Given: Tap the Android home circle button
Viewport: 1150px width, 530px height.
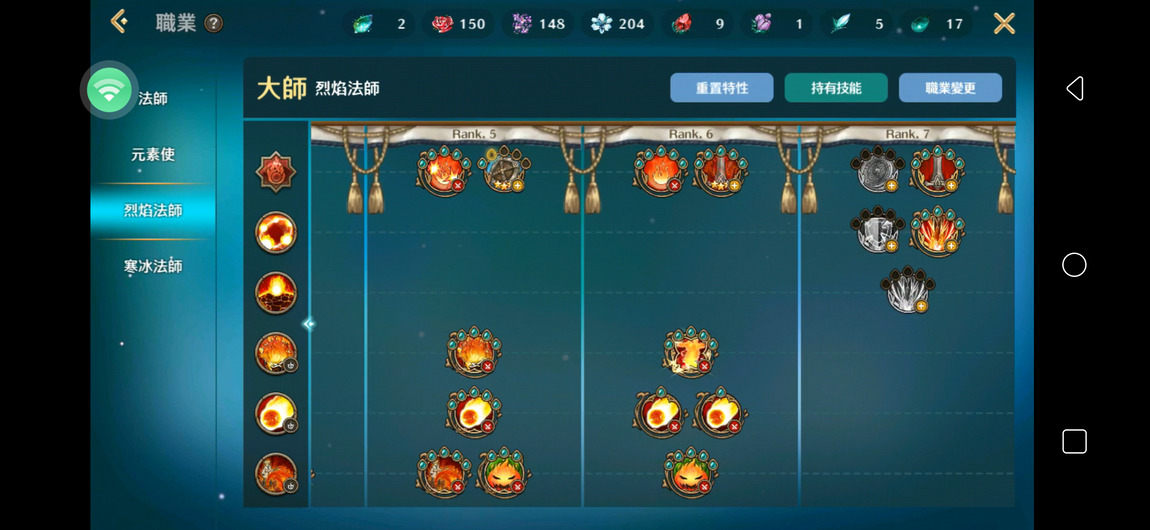Looking at the screenshot, I should (x=1074, y=265).
